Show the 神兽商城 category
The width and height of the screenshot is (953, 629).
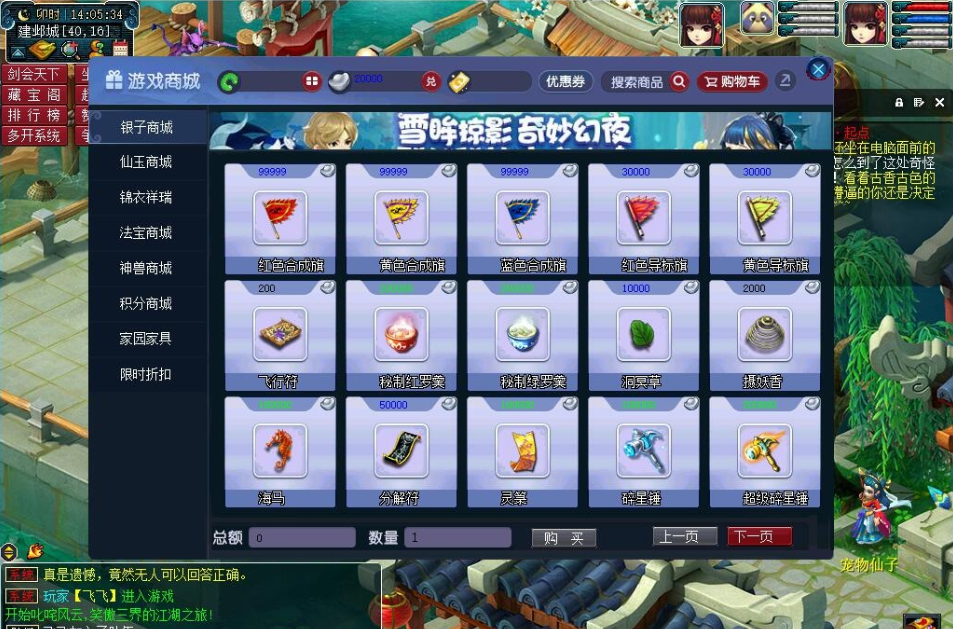[146, 268]
